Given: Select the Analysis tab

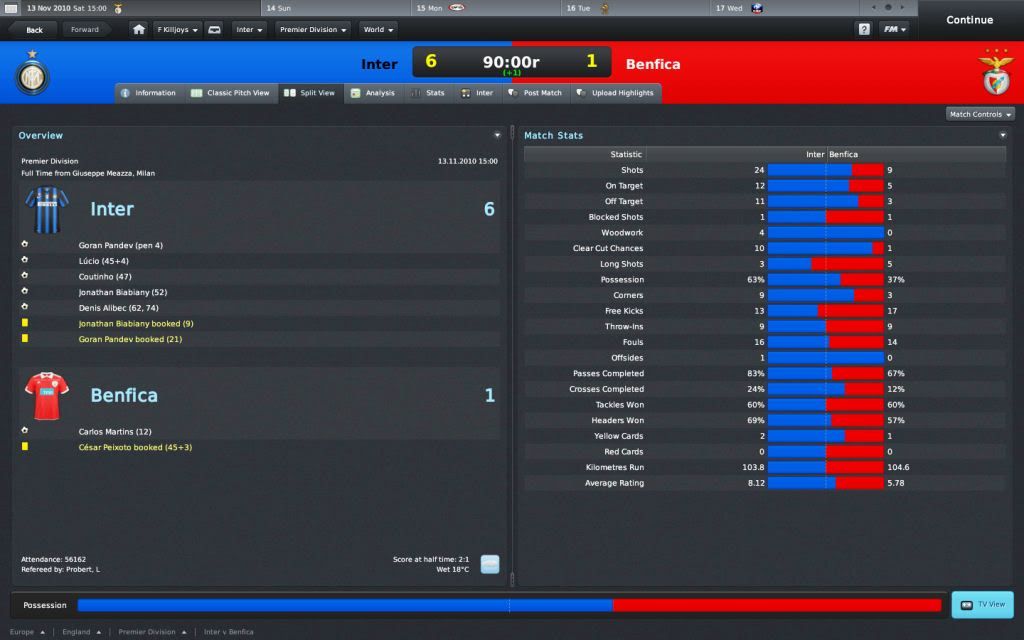Looking at the screenshot, I should [372, 93].
